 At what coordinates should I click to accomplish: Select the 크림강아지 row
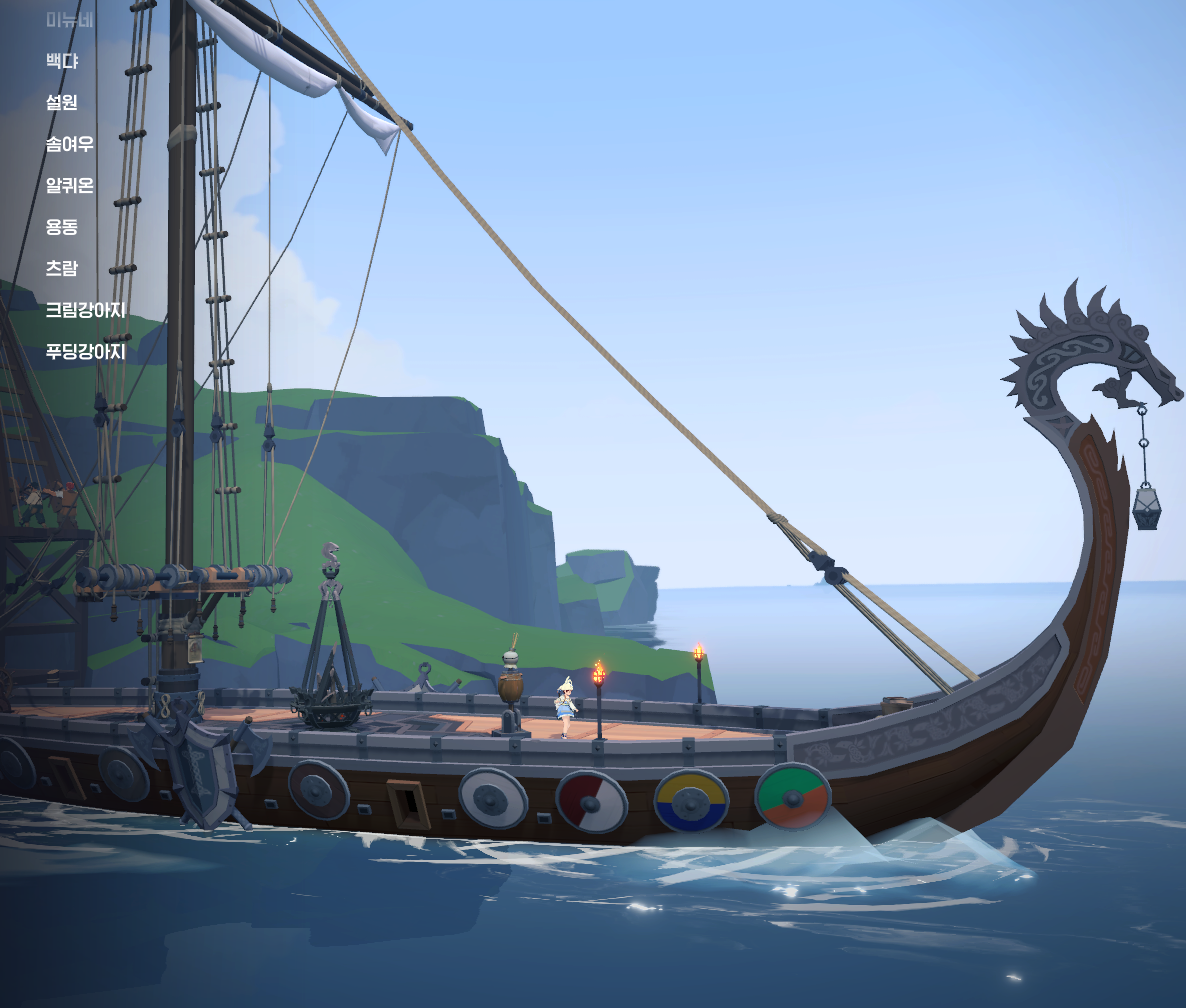tap(86, 310)
